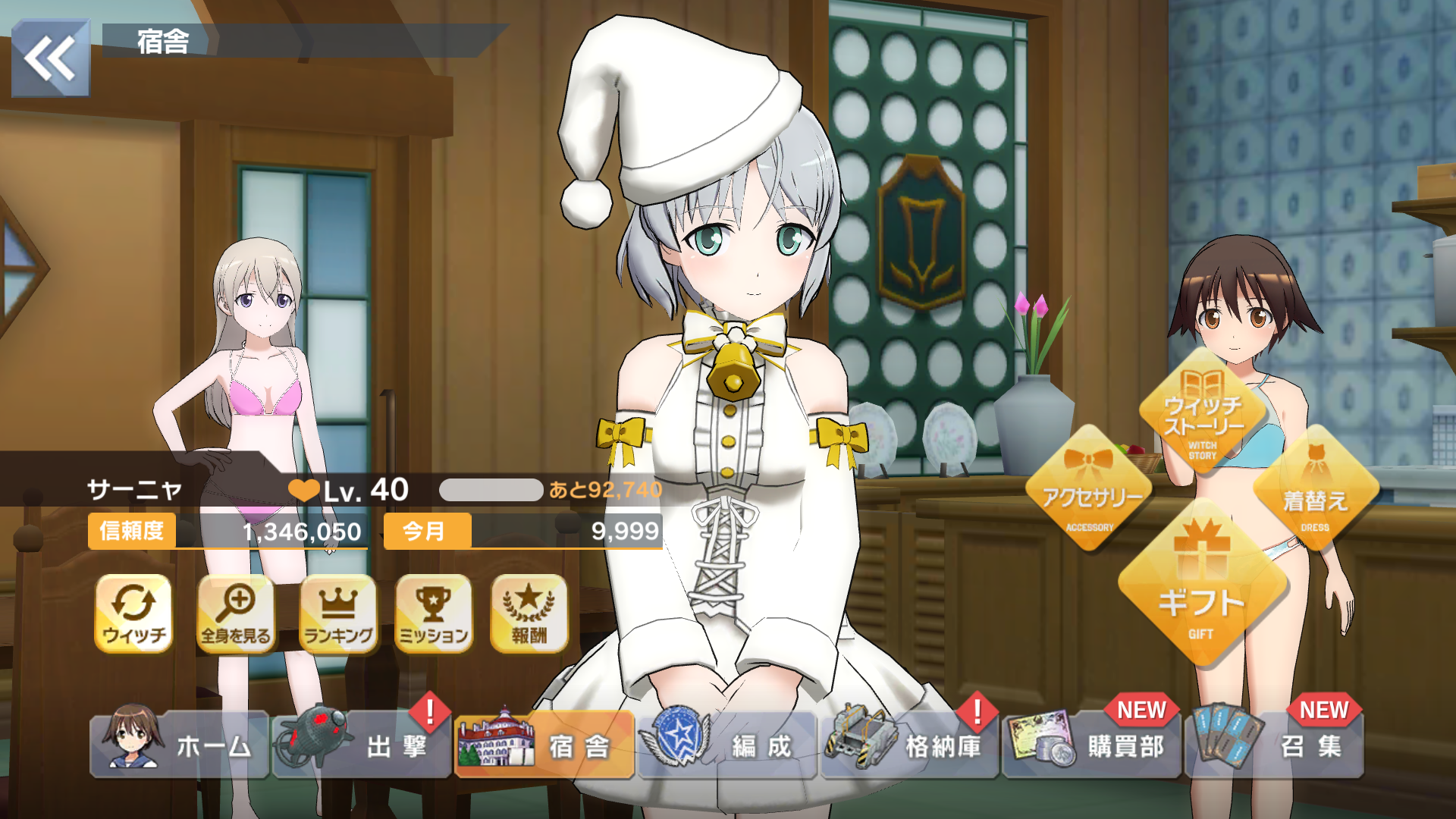Open the 編成 formation tab
This screenshot has width=1456, height=819.
727,745
